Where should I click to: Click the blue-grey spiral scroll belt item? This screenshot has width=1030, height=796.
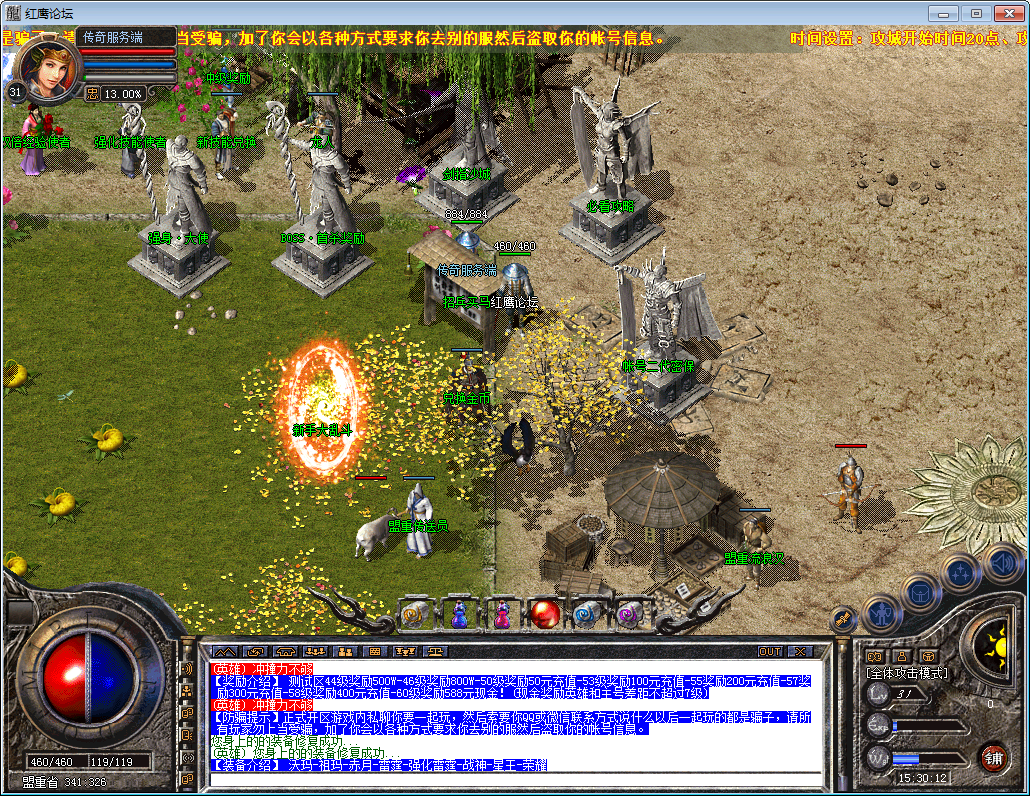(586, 614)
